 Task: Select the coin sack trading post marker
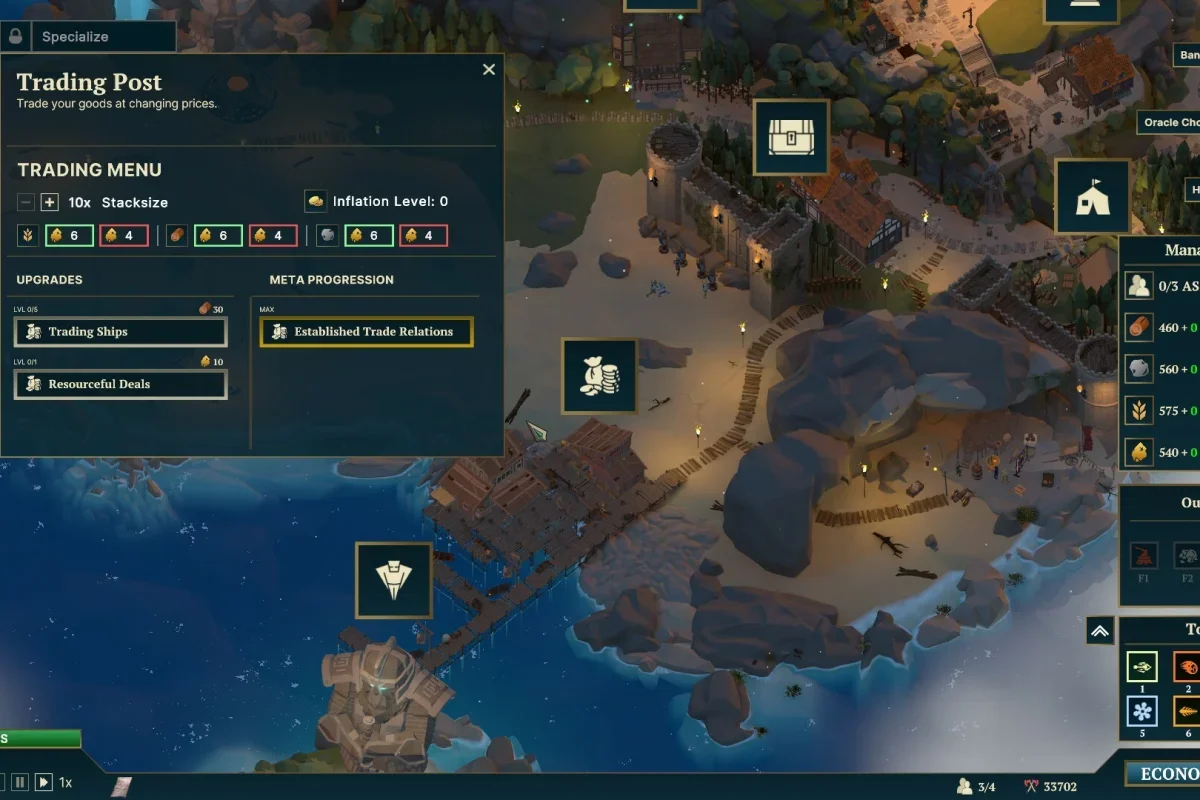599,376
